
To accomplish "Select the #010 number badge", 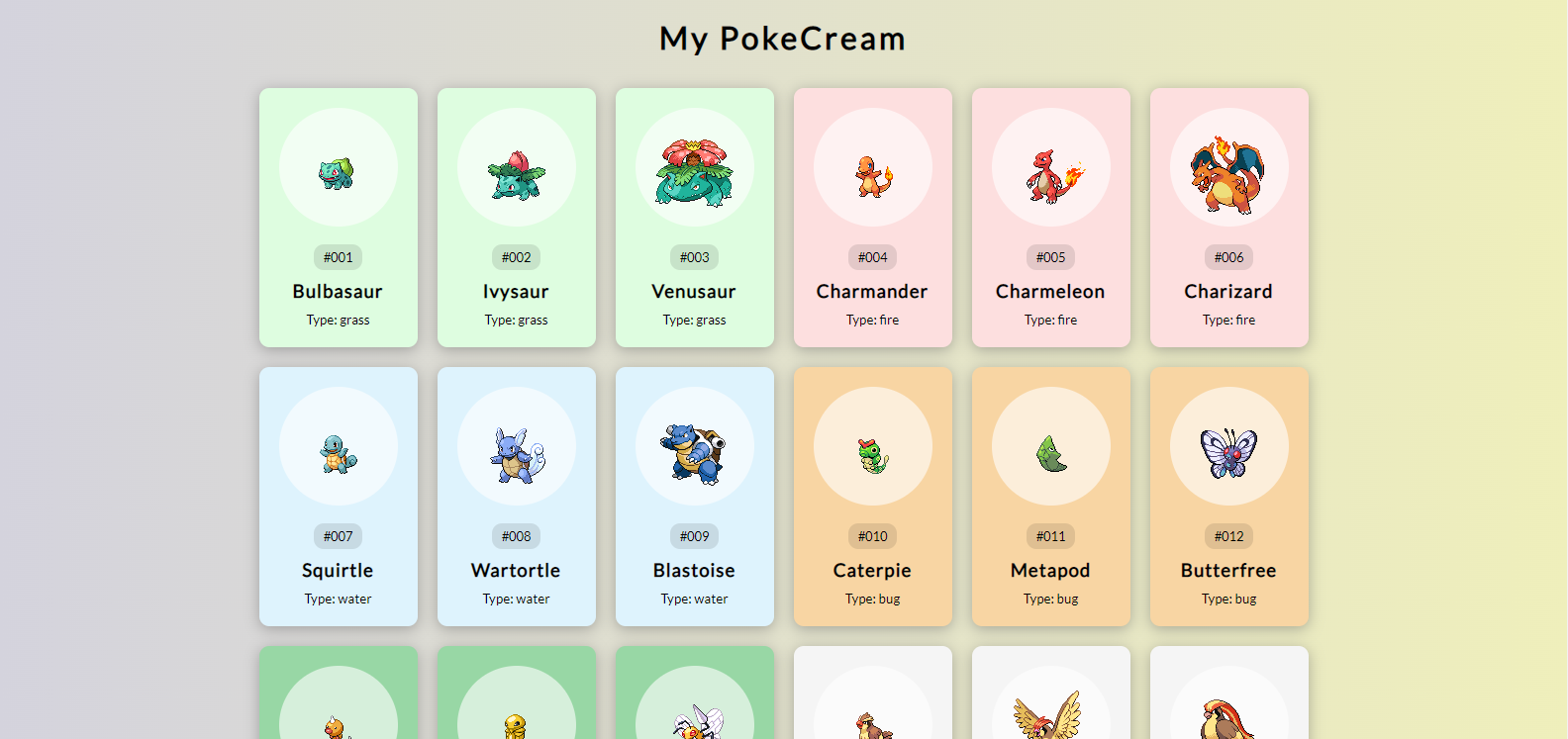I will click(x=872, y=536).
